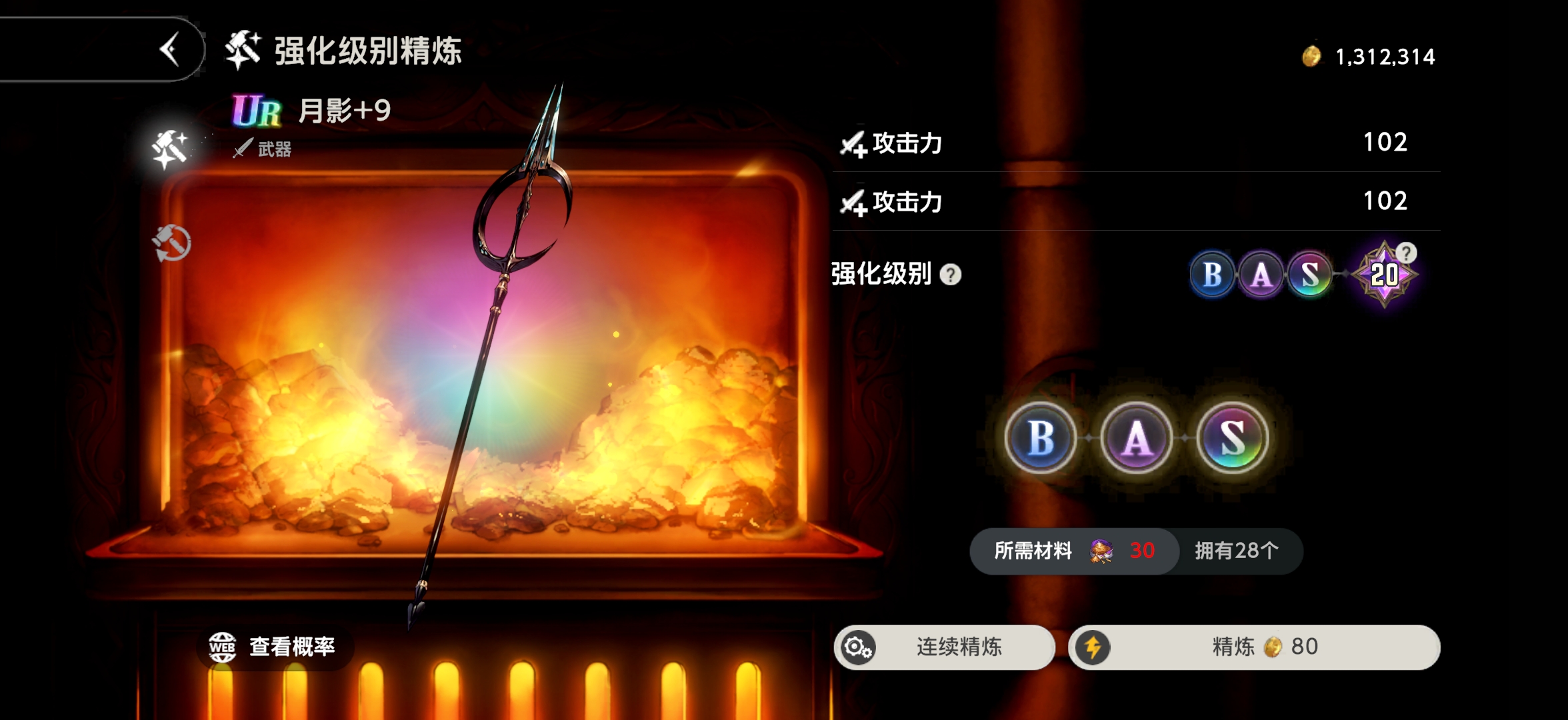Screen dimensions: 1568x720
Task: Select the large B grade circle
Action: [1039, 437]
